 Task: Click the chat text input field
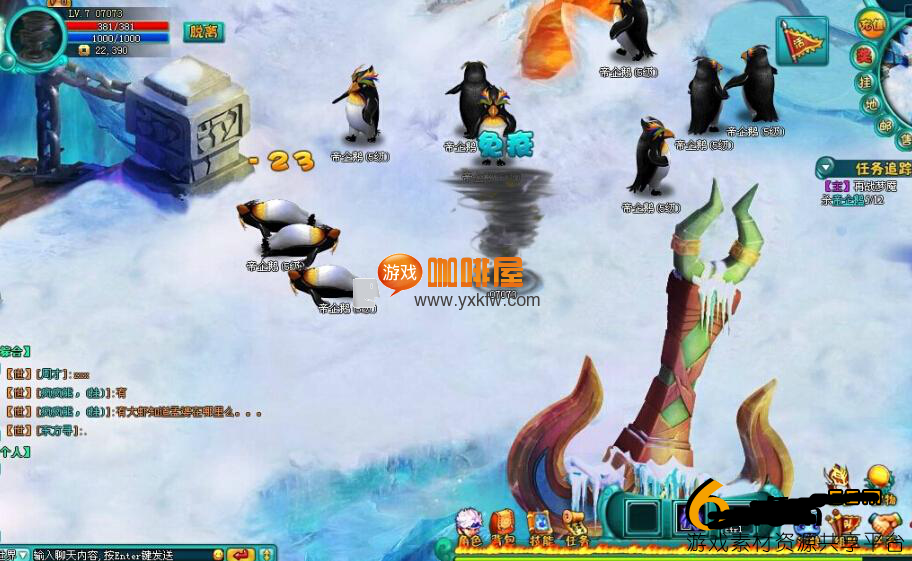120,554
